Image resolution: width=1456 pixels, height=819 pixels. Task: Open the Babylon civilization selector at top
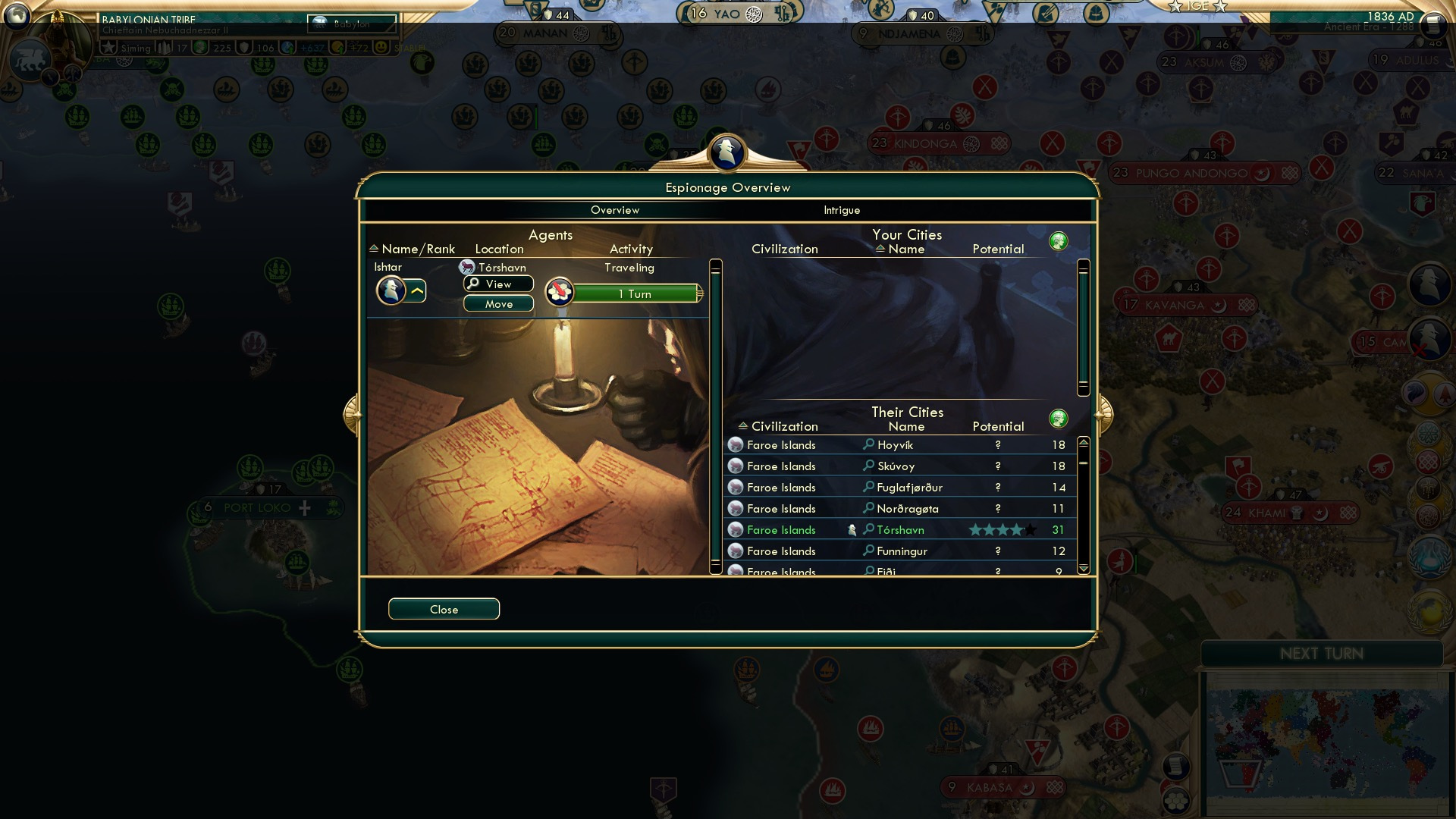[350, 24]
